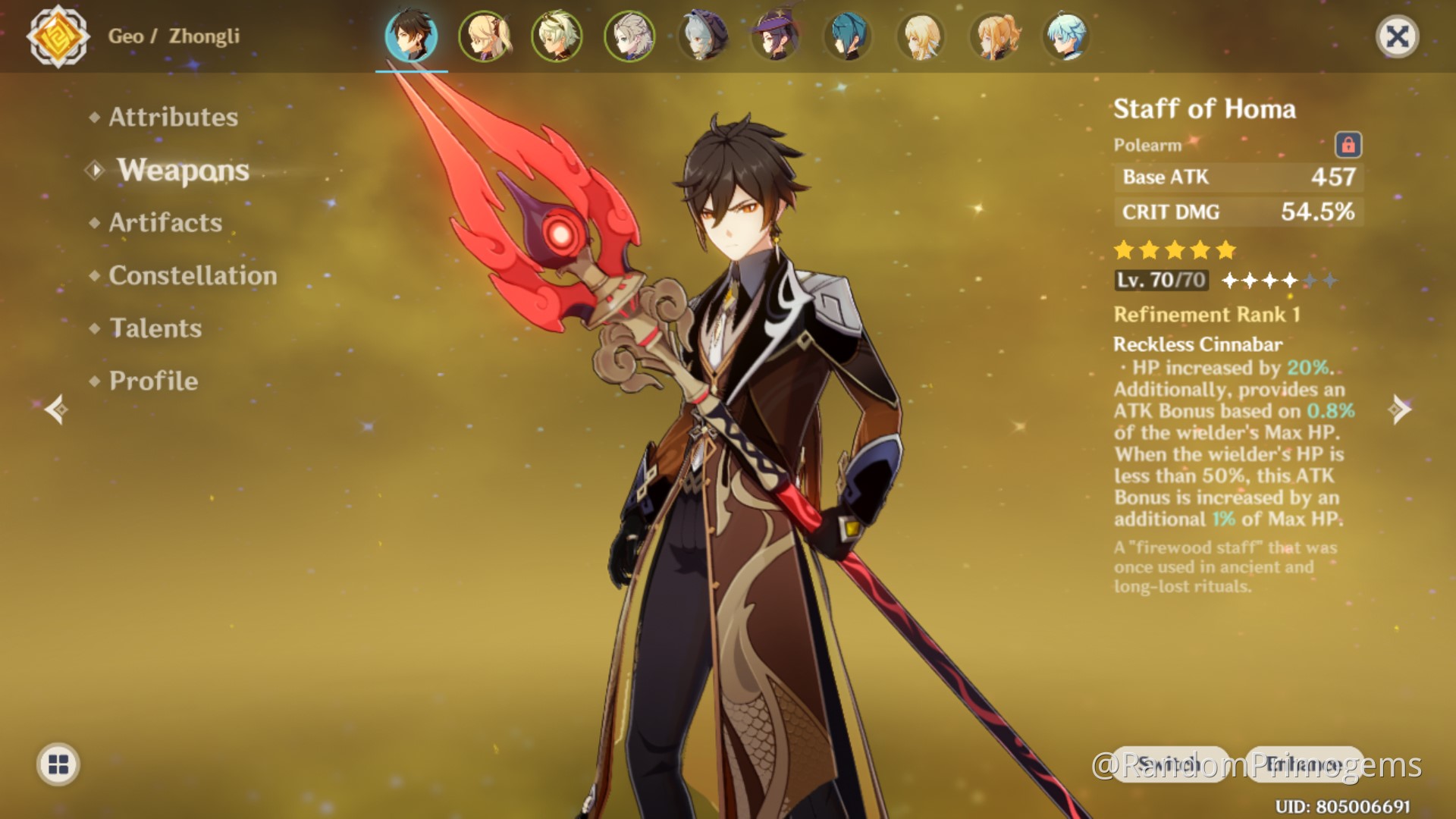Select the blue-haired Xingqiu portrait
The height and width of the screenshot is (819, 1456).
pyautogui.click(x=848, y=36)
